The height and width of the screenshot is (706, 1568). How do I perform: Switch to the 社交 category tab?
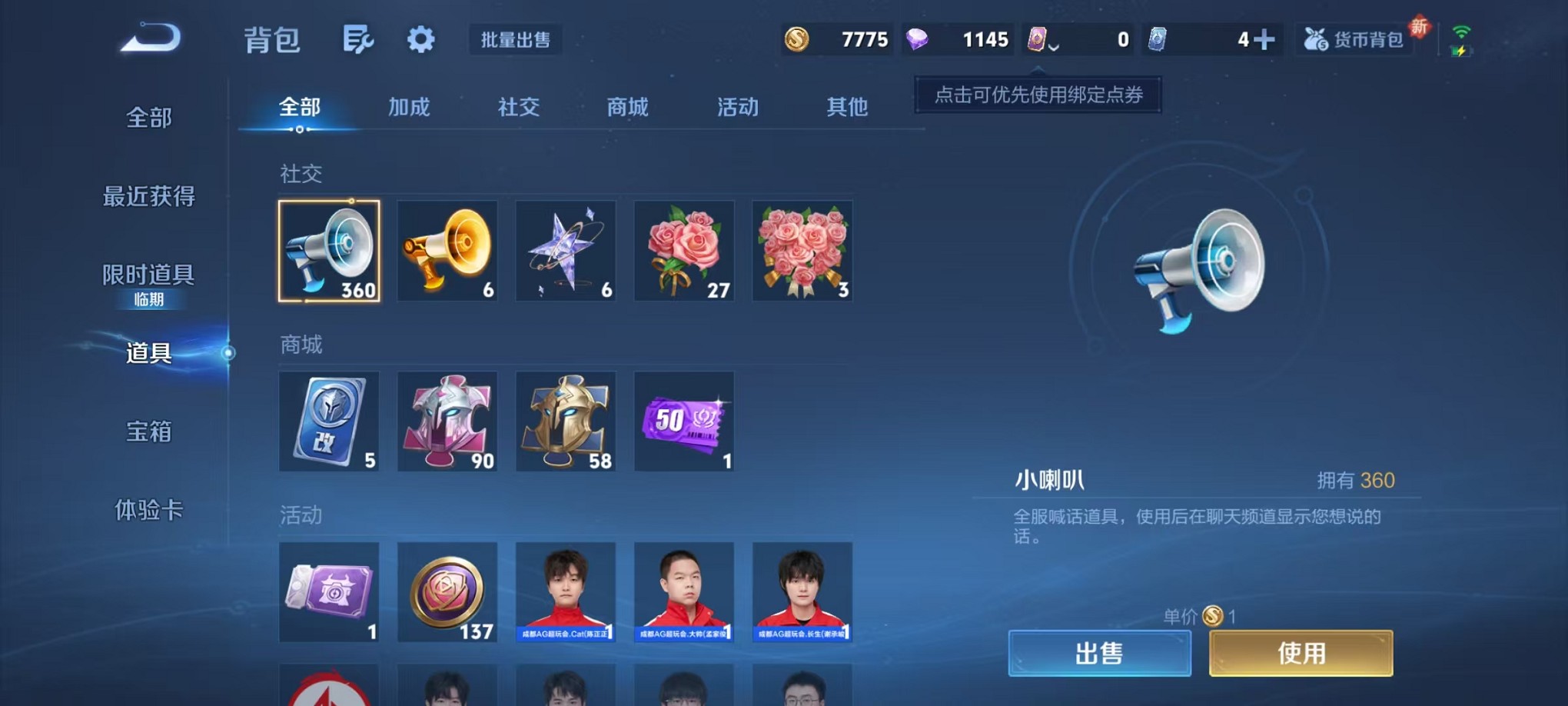point(518,108)
